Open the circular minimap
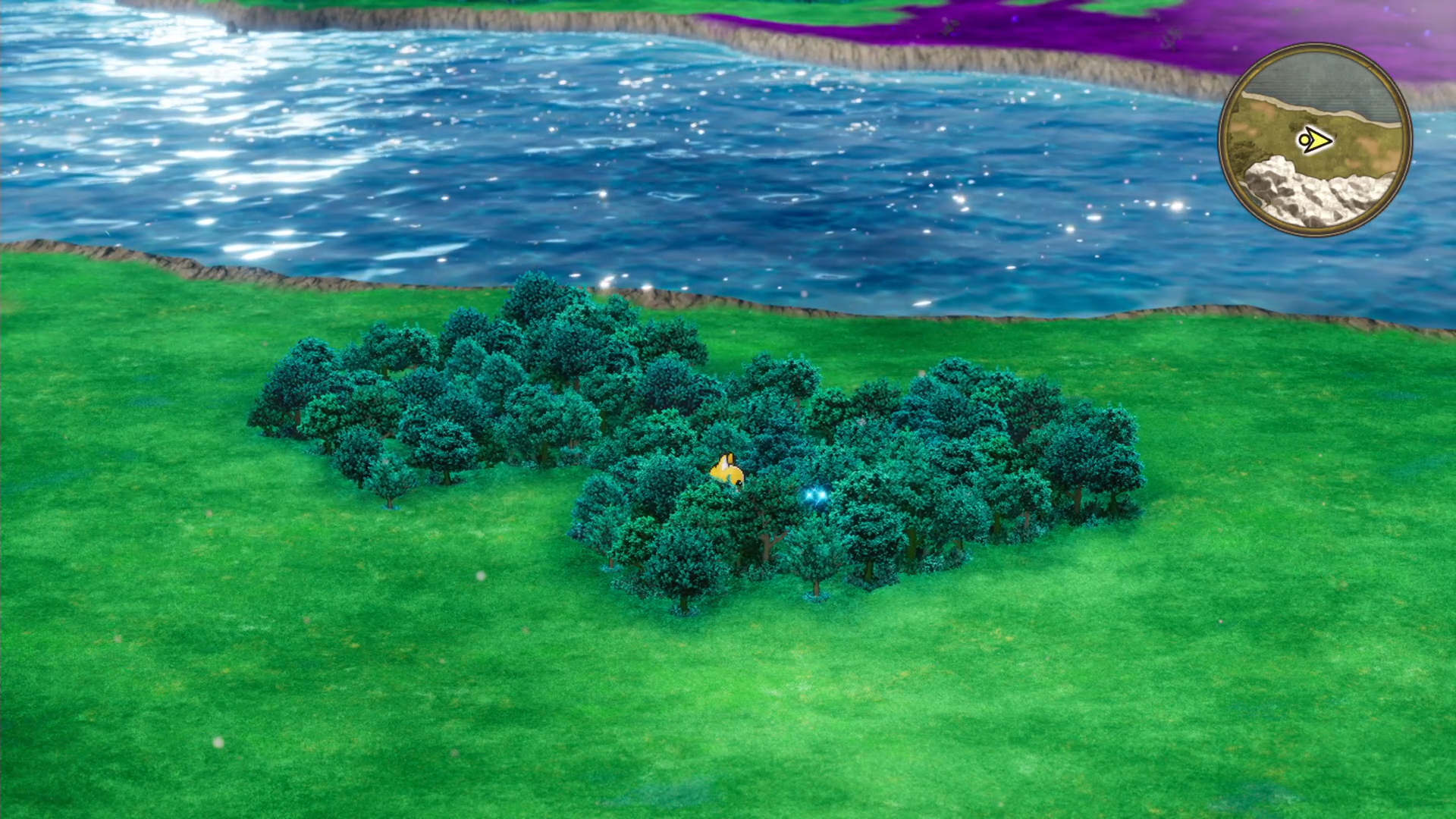The height and width of the screenshot is (819, 1456). coord(1315,140)
